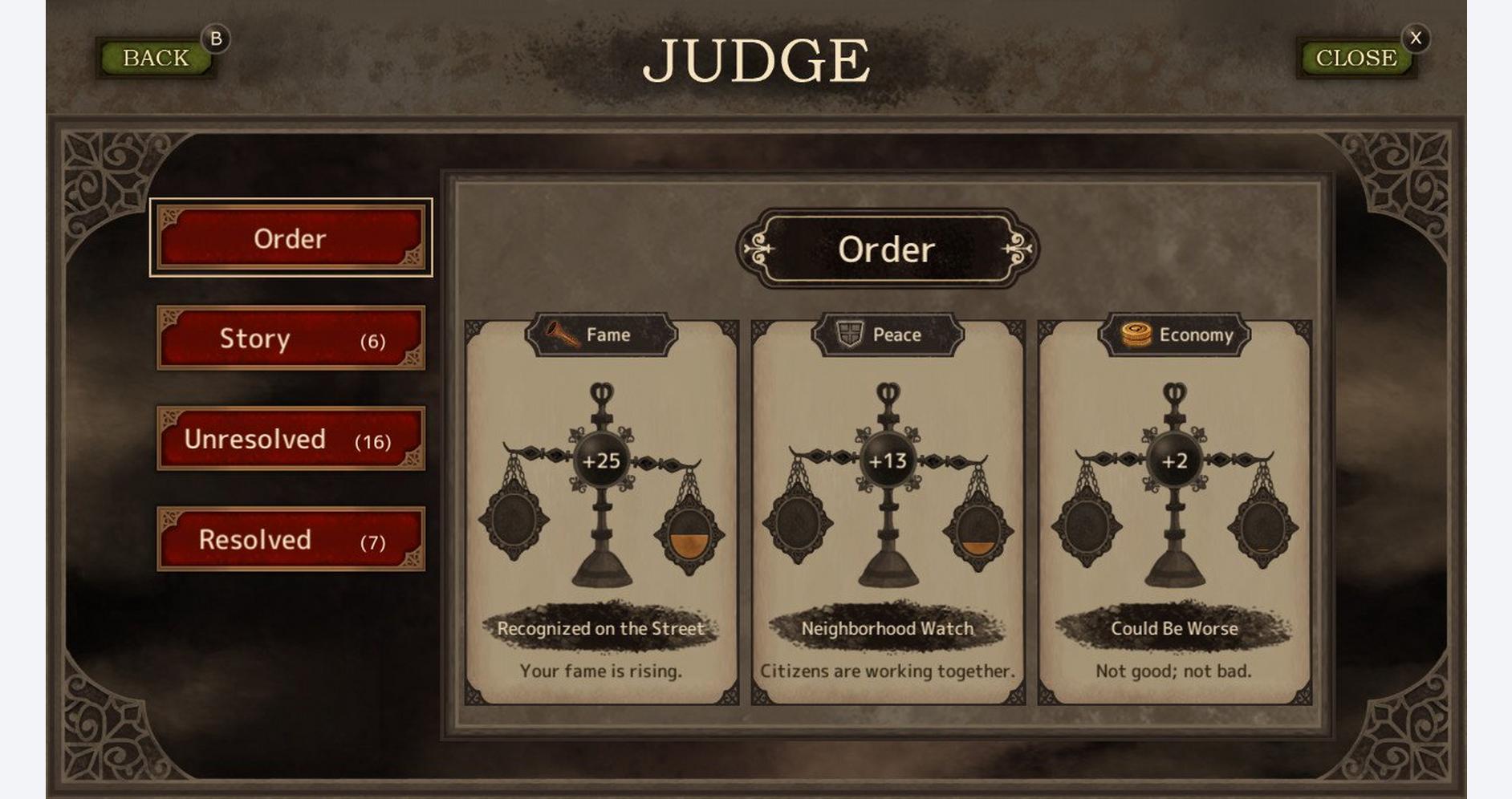This screenshot has width=1512, height=799.
Task: Select the +13 badge on the Peace scale
Action: [x=889, y=461]
